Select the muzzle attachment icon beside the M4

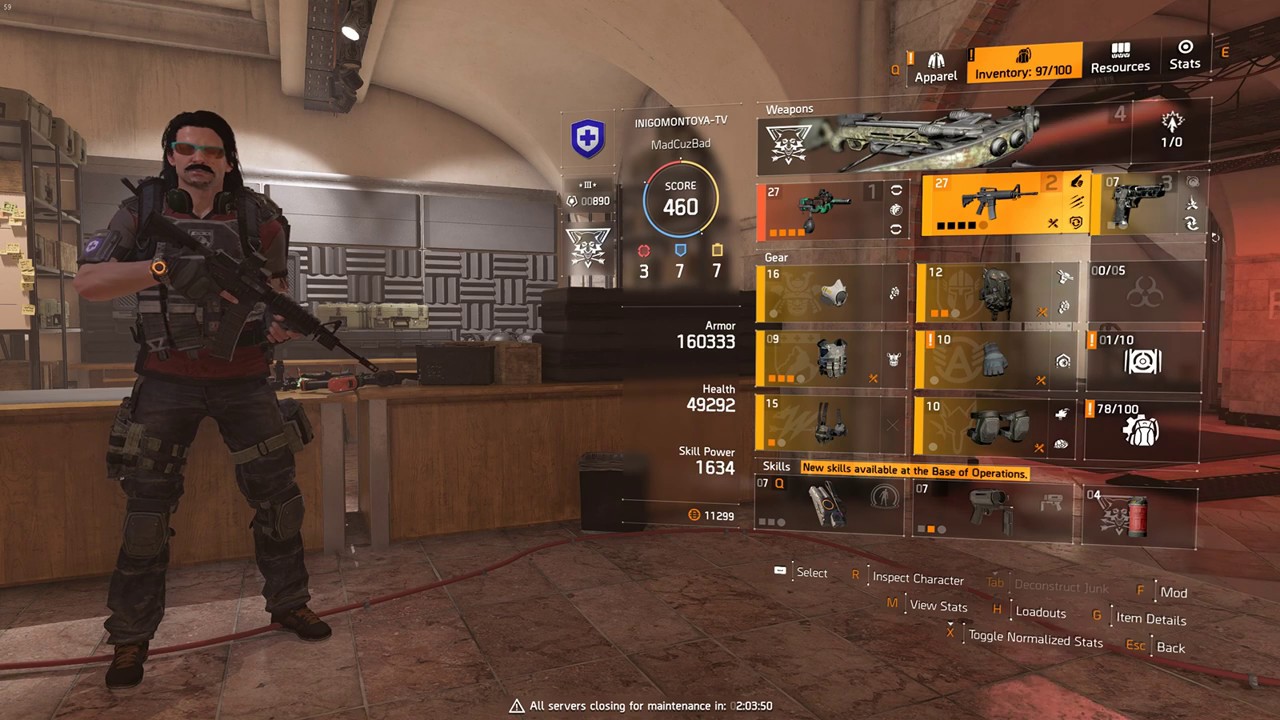coord(1077,183)
